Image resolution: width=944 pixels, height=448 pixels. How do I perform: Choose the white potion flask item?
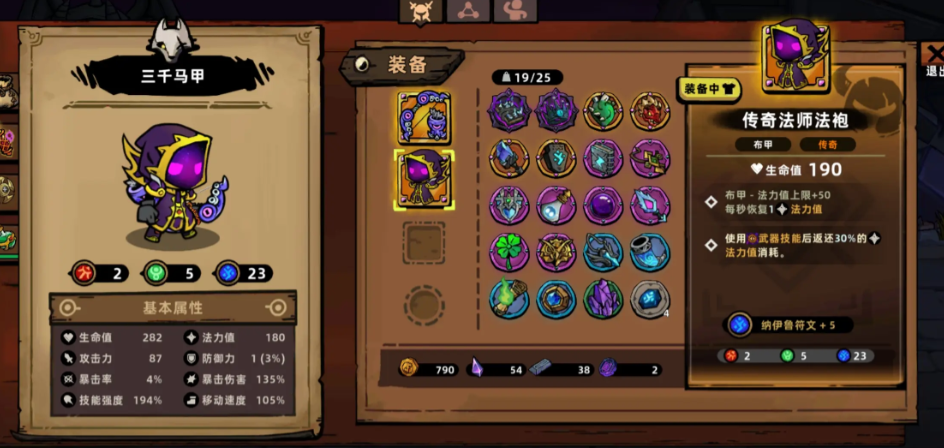click(556, 205)
